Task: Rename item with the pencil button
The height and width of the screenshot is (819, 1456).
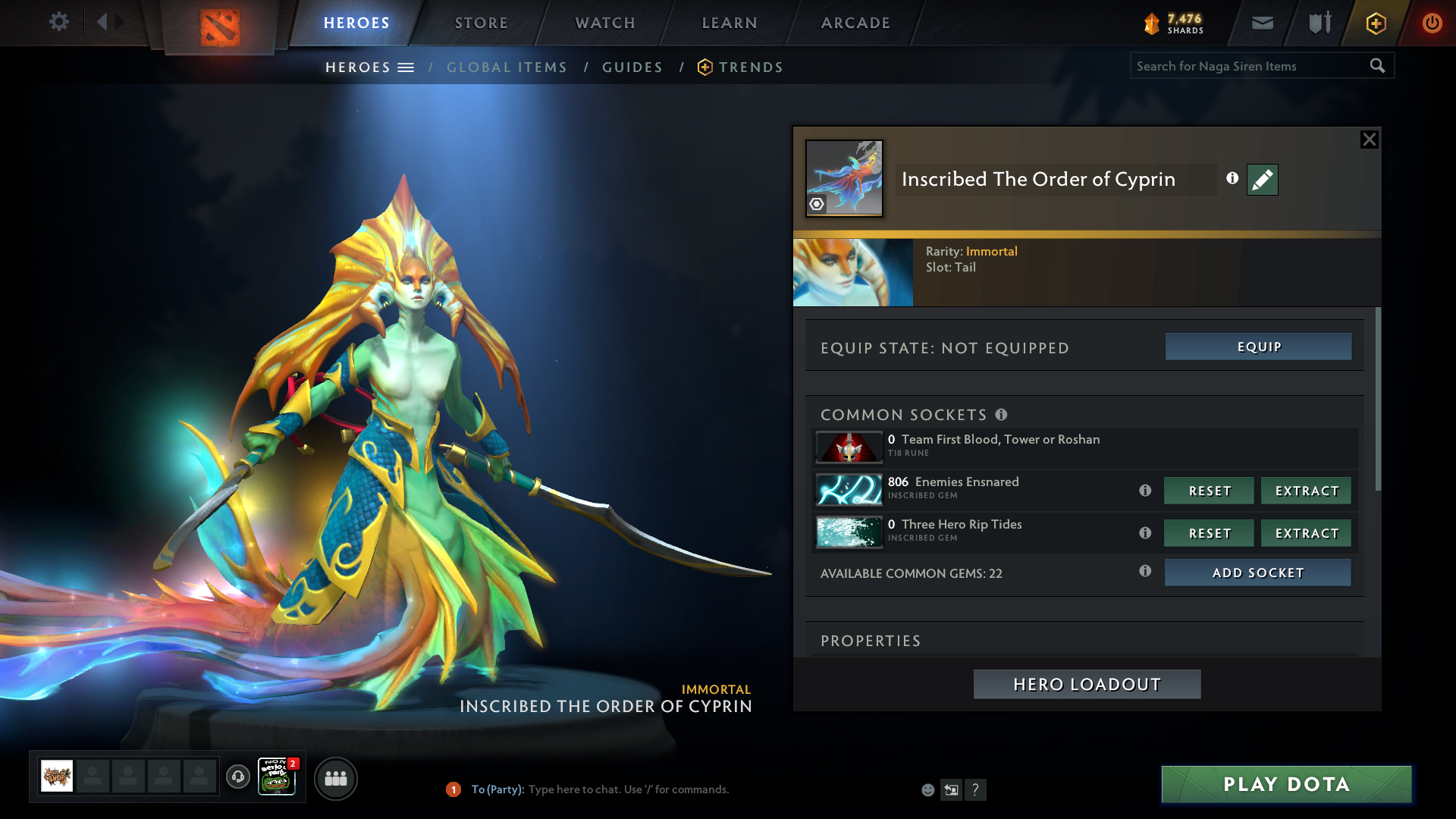Action: click(1262, 180)
